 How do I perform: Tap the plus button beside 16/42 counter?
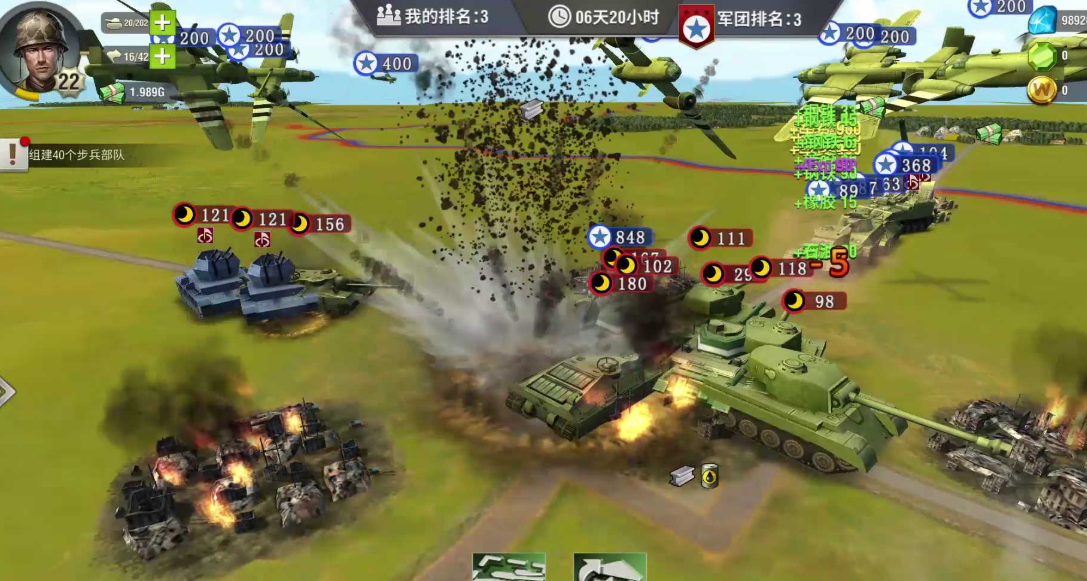[163, 56]
